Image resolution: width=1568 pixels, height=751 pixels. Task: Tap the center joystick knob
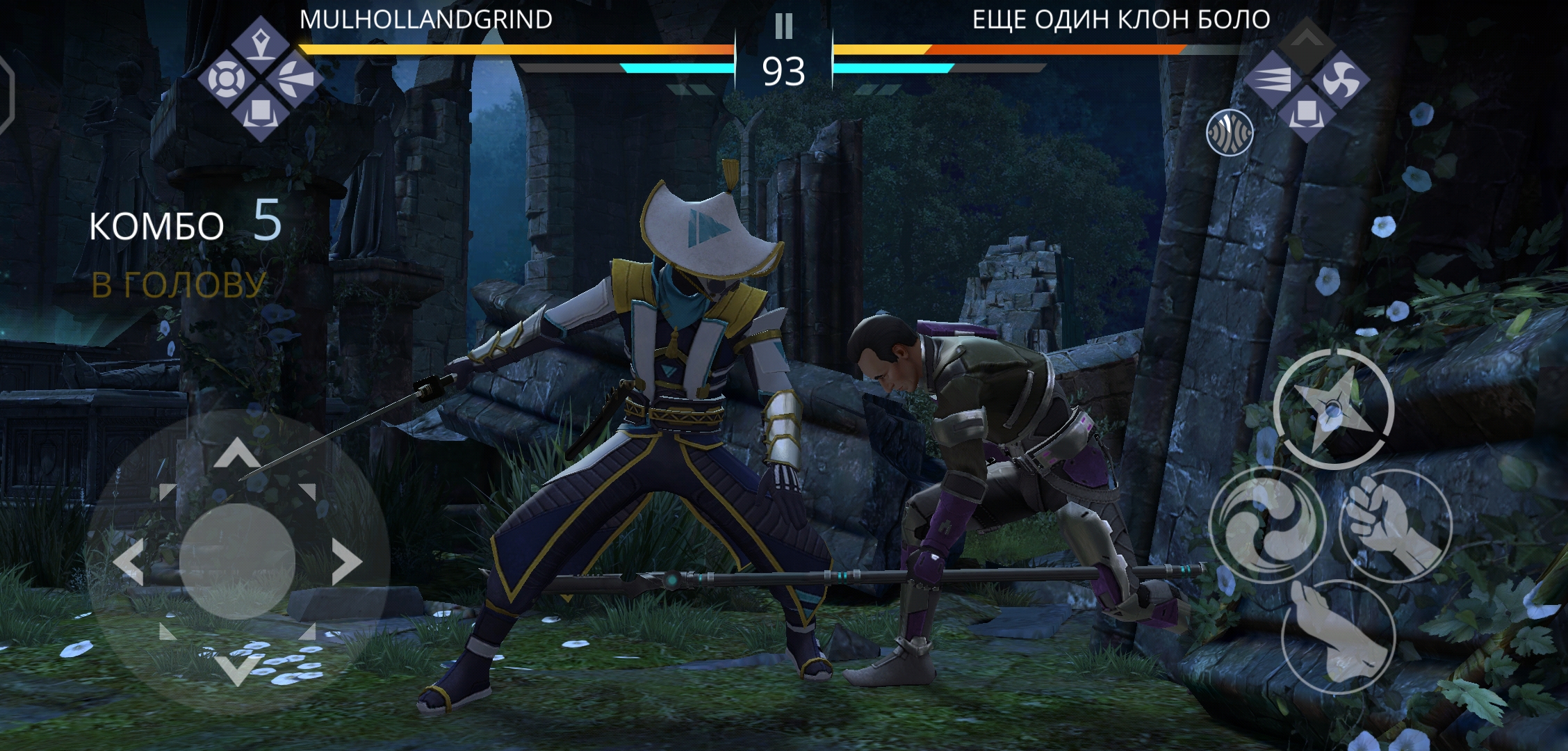click(237, 561)
